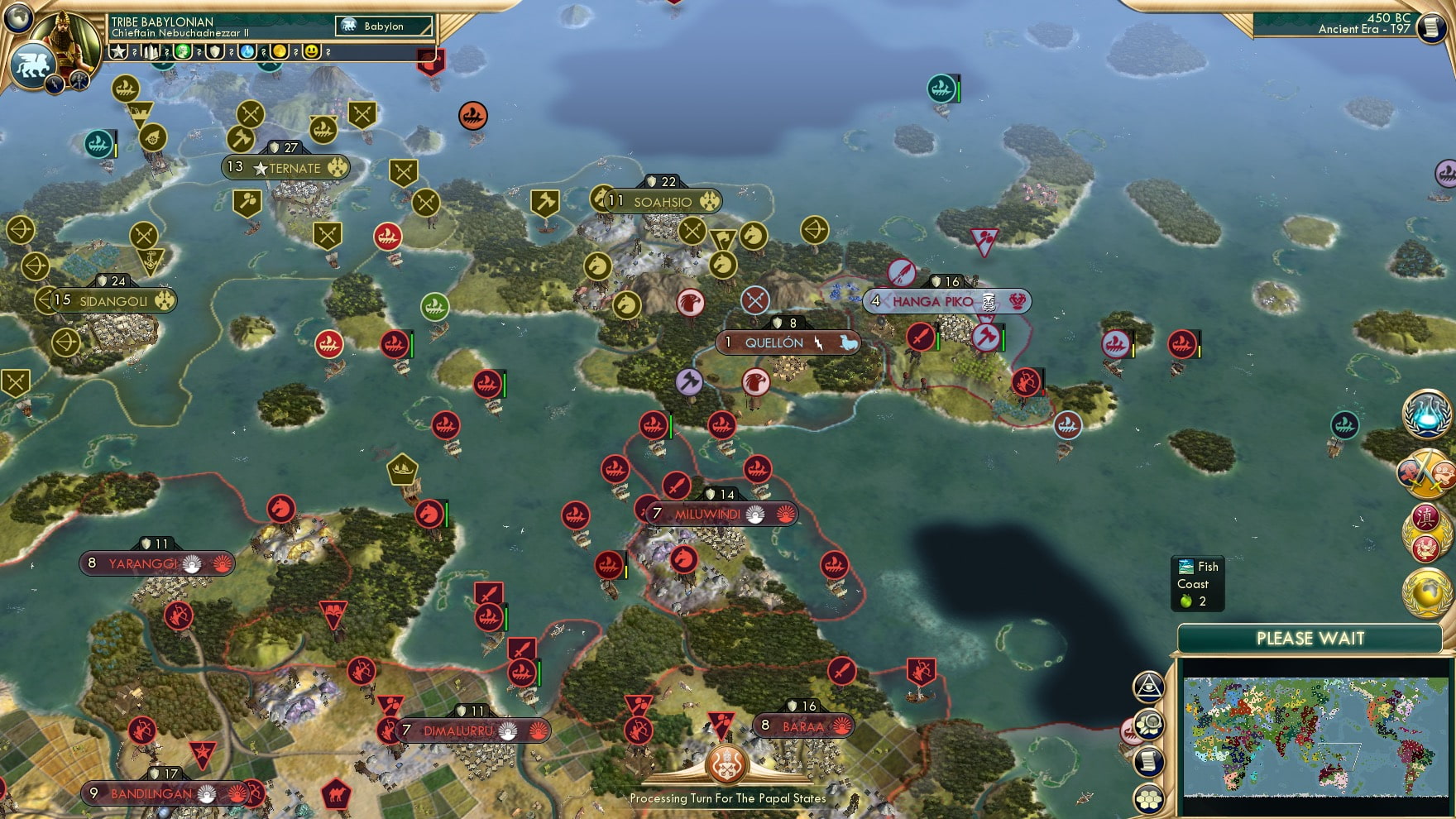Click the gold coin icon in status bar
Screen dimensions: 1456x819
279,53
